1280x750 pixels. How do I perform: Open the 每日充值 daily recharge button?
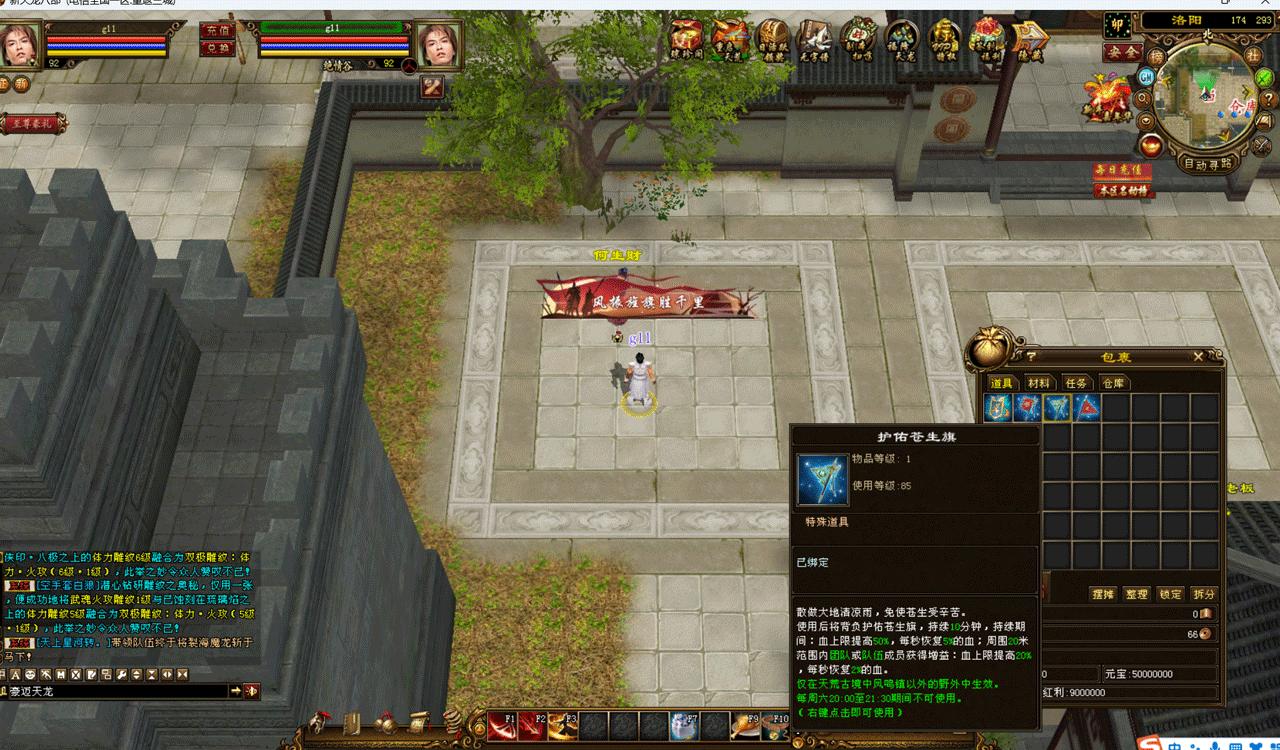1122,171
